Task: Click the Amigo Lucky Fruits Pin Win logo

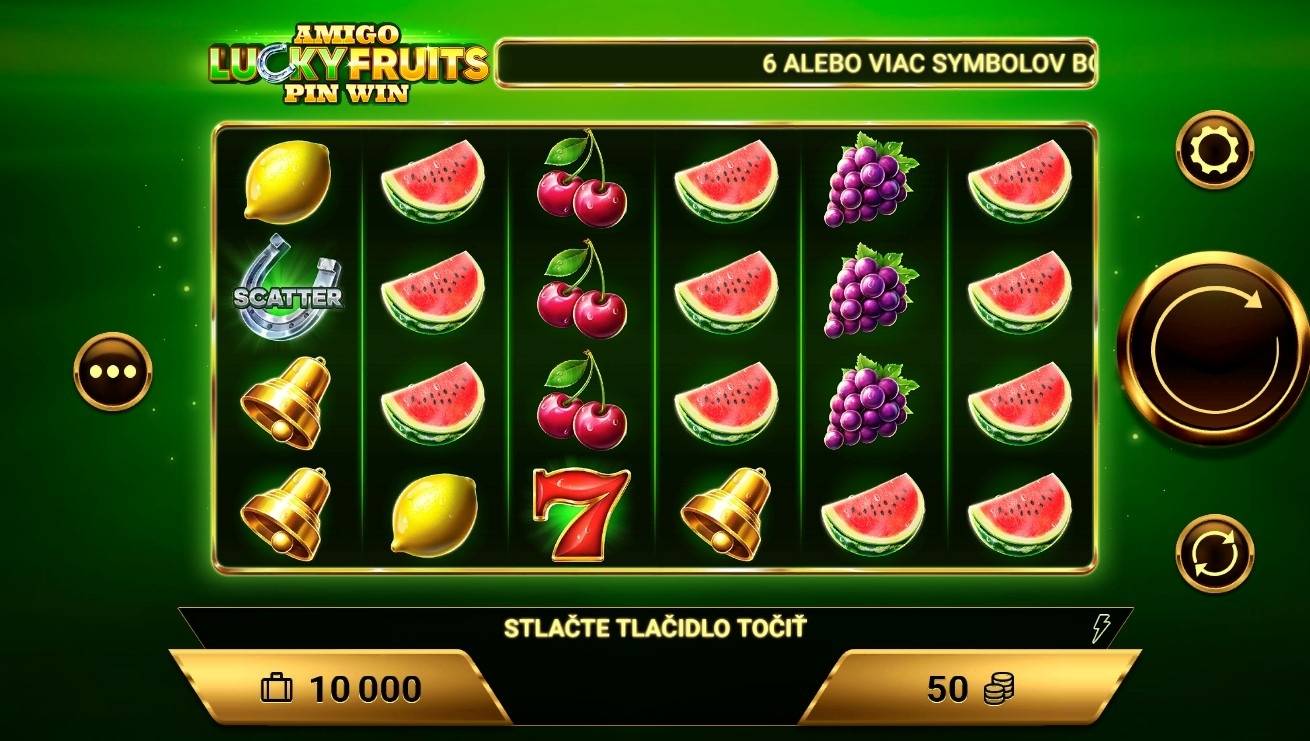Action: 347,60
